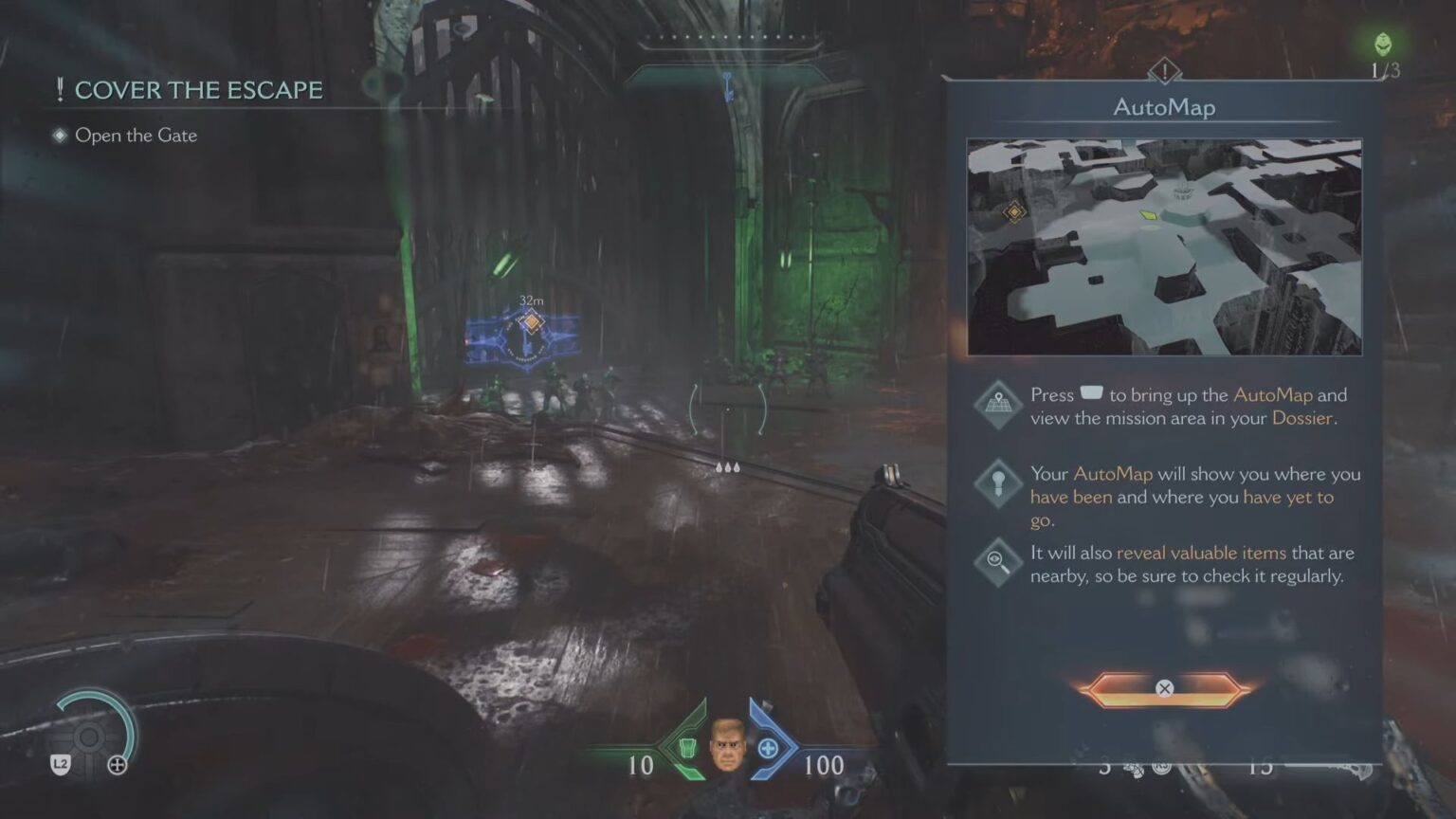
Task: Select the AutoMap panel title
Action: click(1163, 107)
